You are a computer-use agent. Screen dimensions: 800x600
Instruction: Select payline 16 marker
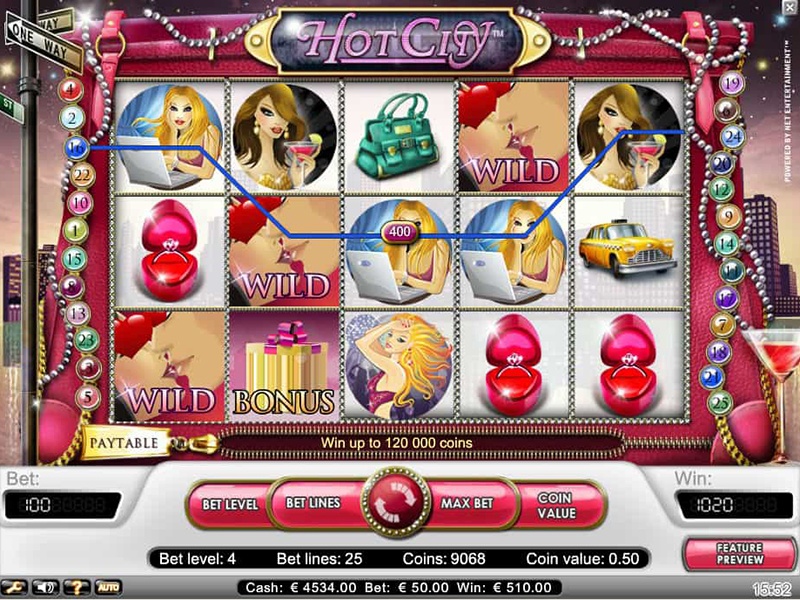tap(76, 147)
